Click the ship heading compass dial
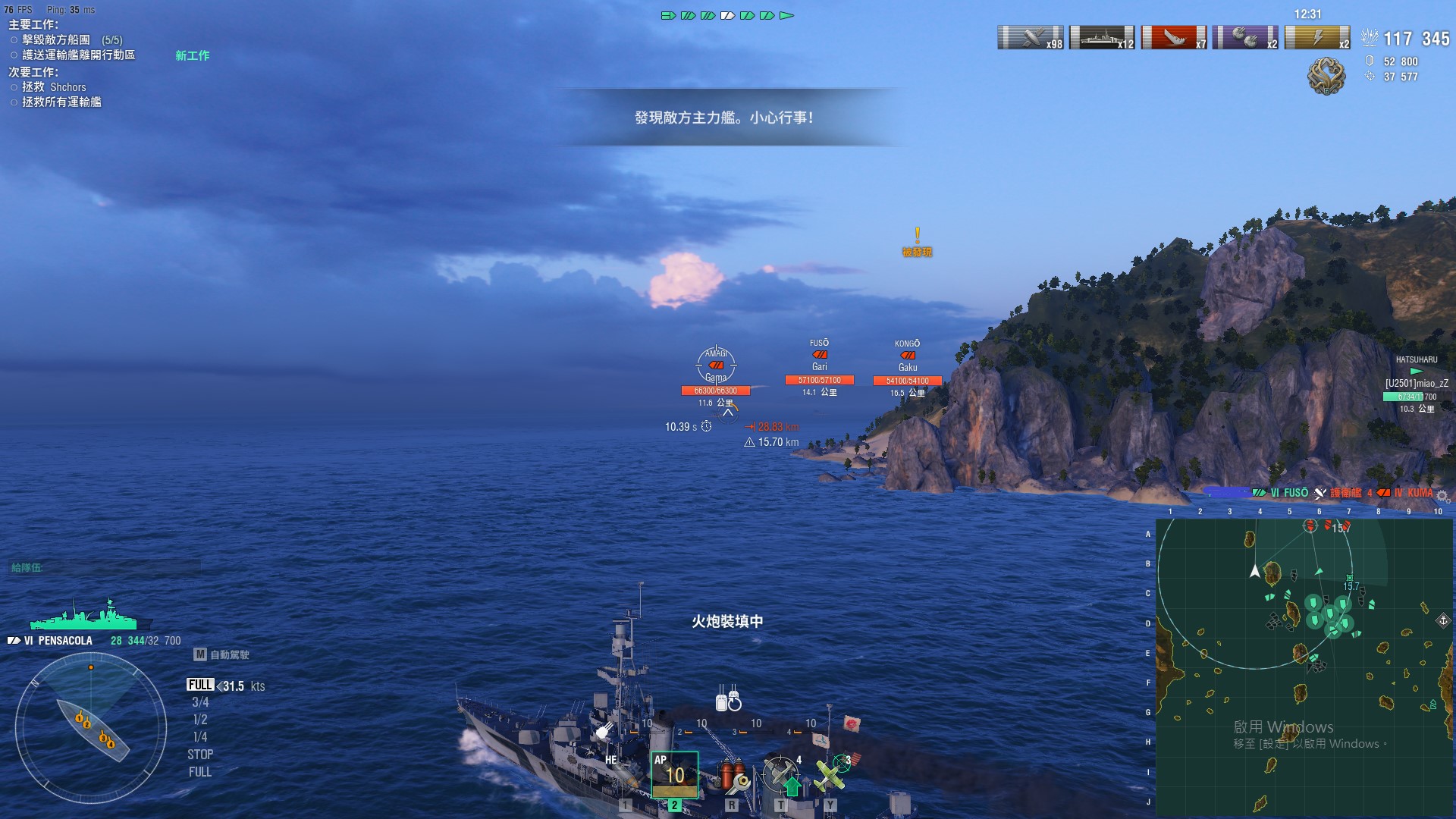This screenshot has width=1456, height=819. tap(91, 728)
